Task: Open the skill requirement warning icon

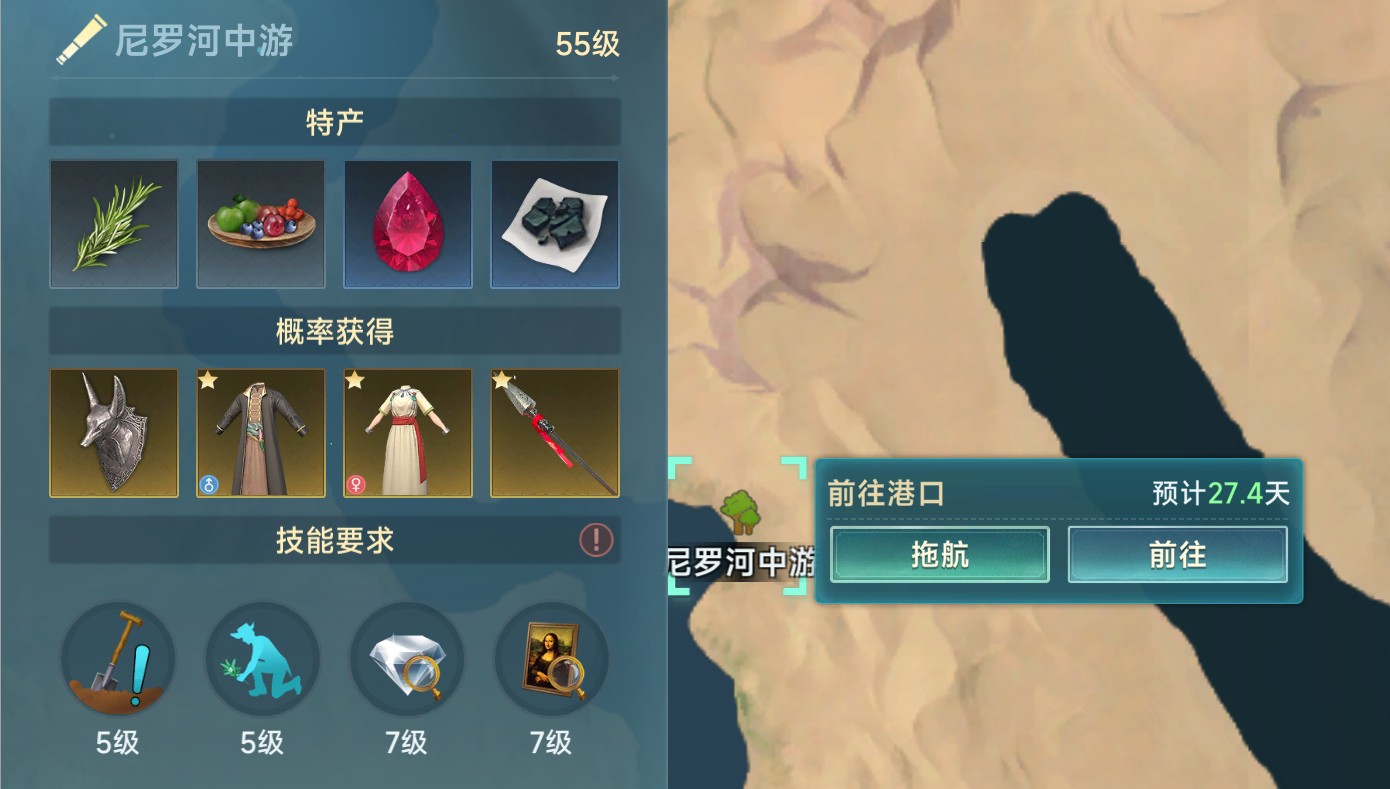Action: point(596,540)
